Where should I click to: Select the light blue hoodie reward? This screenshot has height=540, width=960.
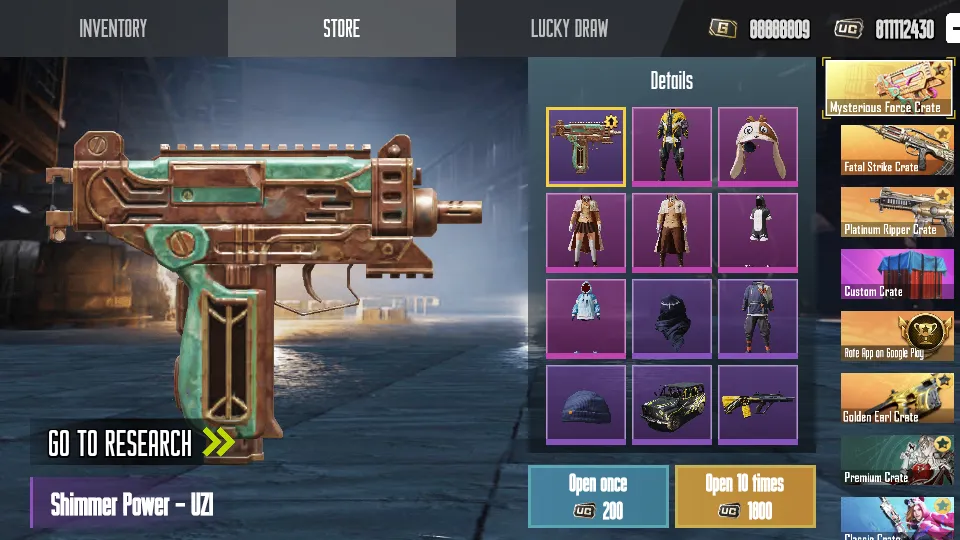(586, 318)
